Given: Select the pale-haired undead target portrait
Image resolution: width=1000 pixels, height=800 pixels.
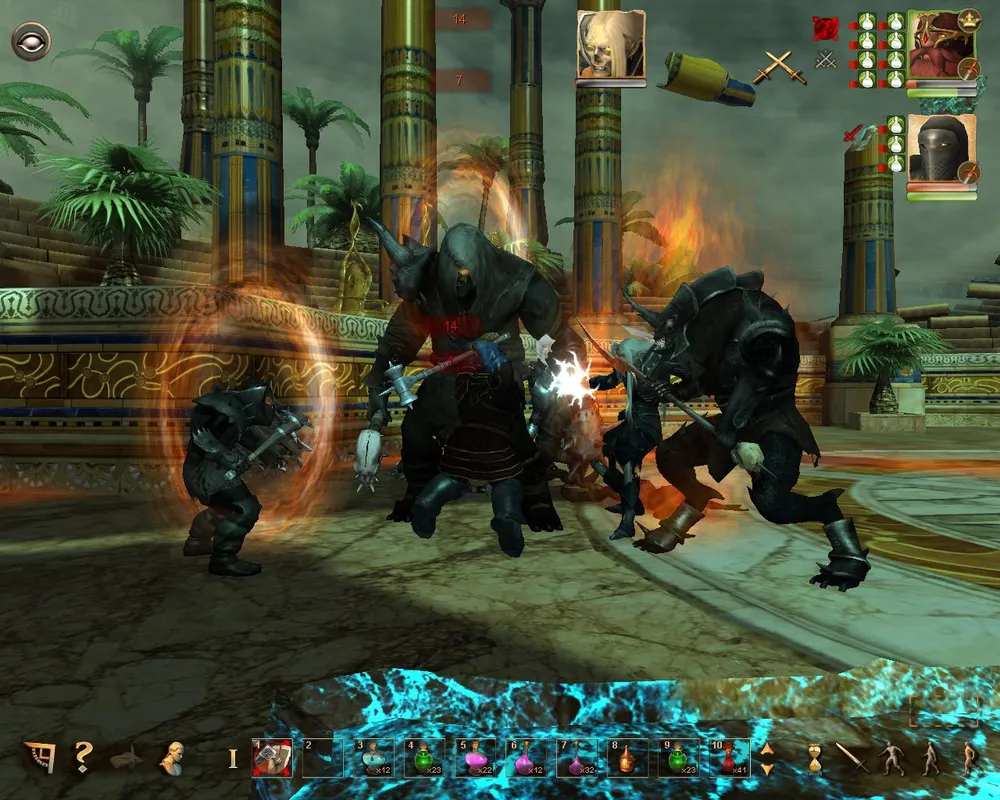Looking at the screenshot, I should click(610, 45).
